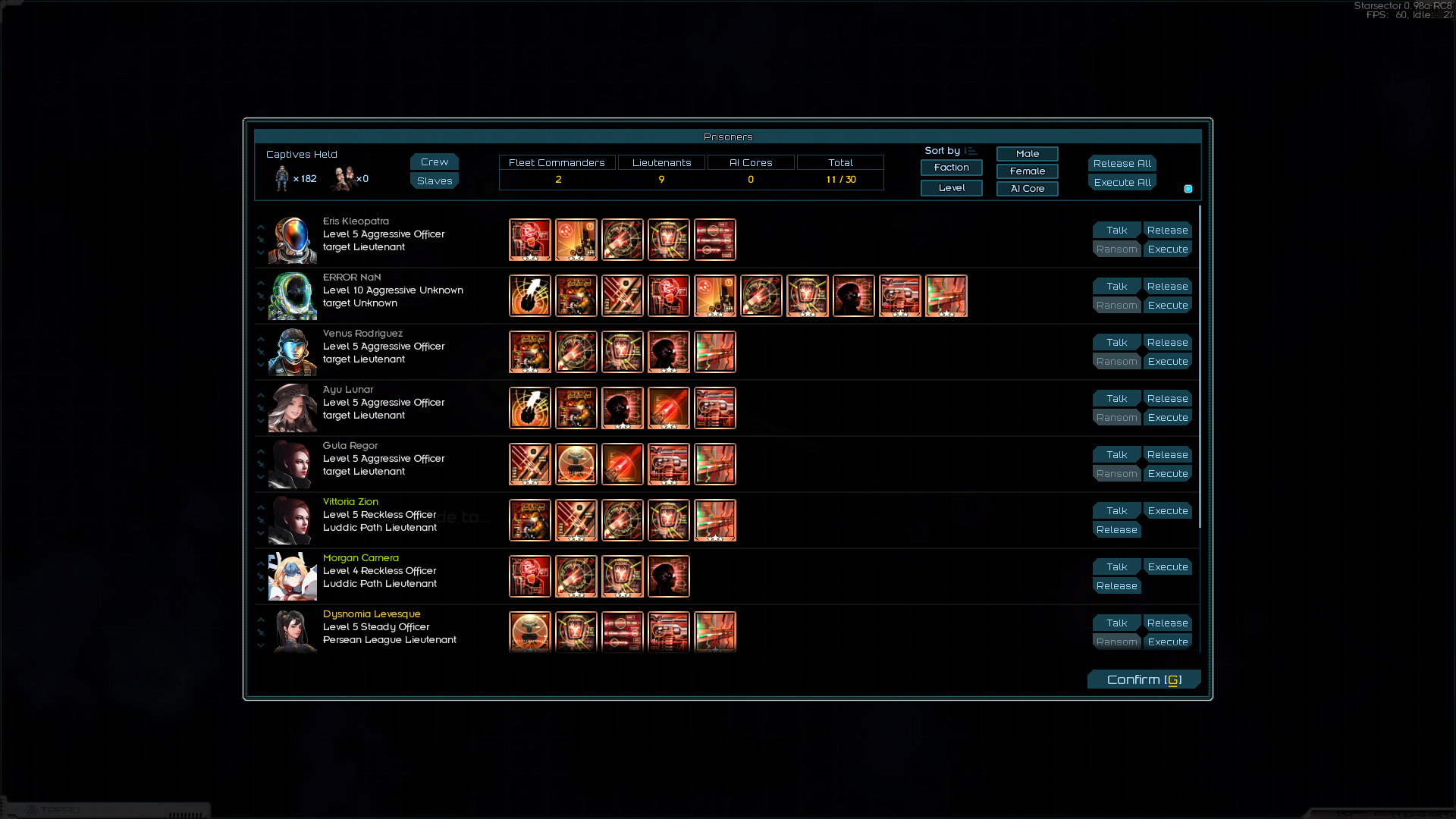Image resolution: width=1456 pixels, height=819 pixels.
Task: Open the Slaves captives view
Action: [434, 181]
